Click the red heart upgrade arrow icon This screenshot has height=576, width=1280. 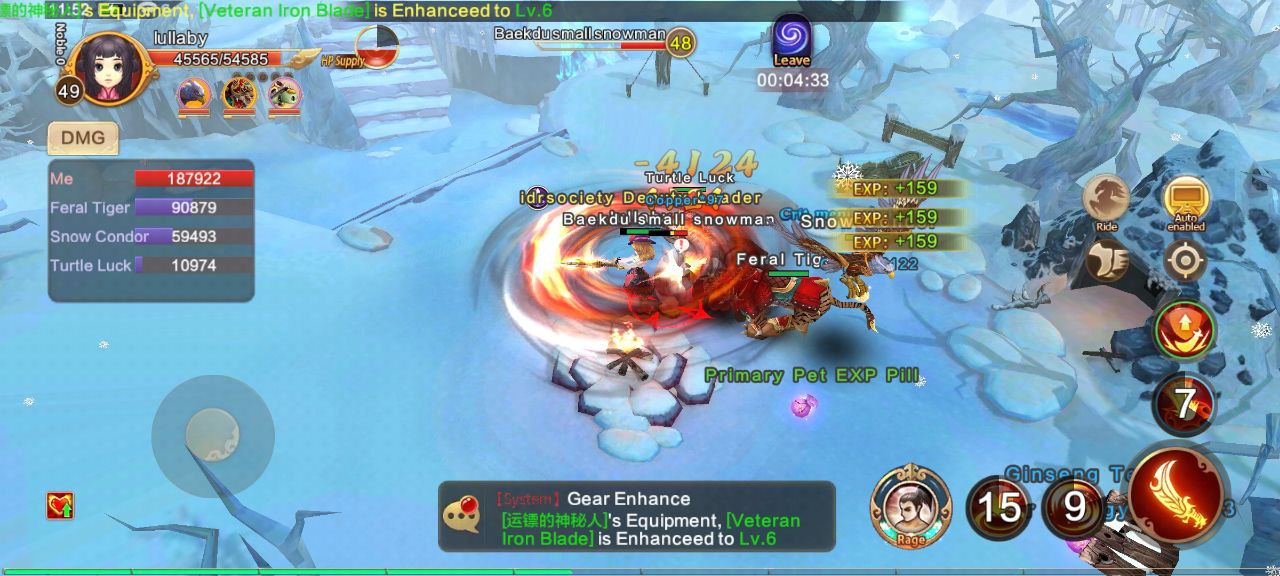click(60, 506)
